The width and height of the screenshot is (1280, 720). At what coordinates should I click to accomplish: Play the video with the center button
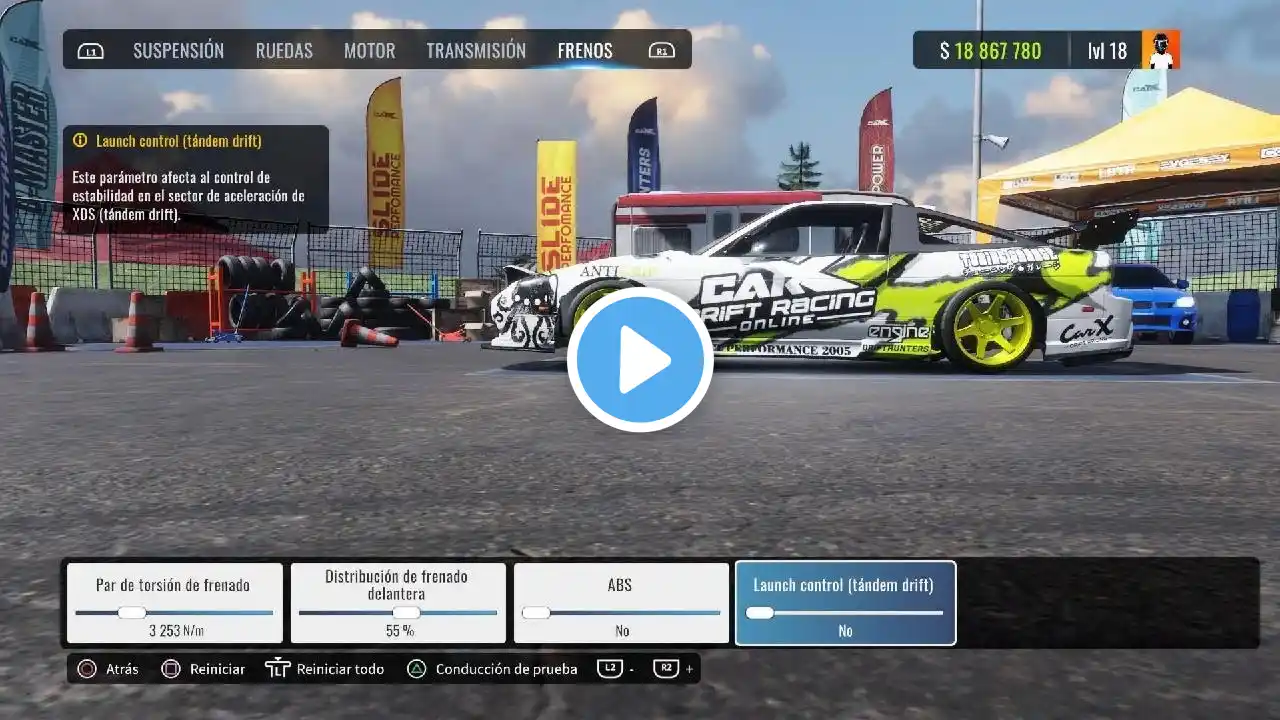coord(640,360)
